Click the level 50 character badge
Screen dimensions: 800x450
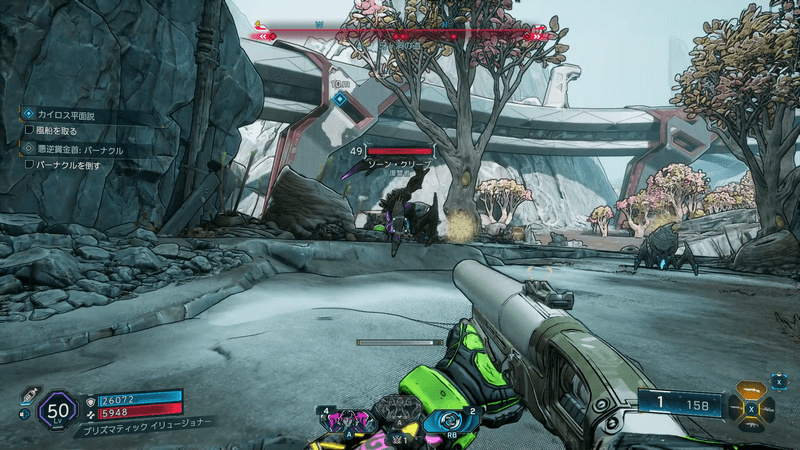click(58, 409)
